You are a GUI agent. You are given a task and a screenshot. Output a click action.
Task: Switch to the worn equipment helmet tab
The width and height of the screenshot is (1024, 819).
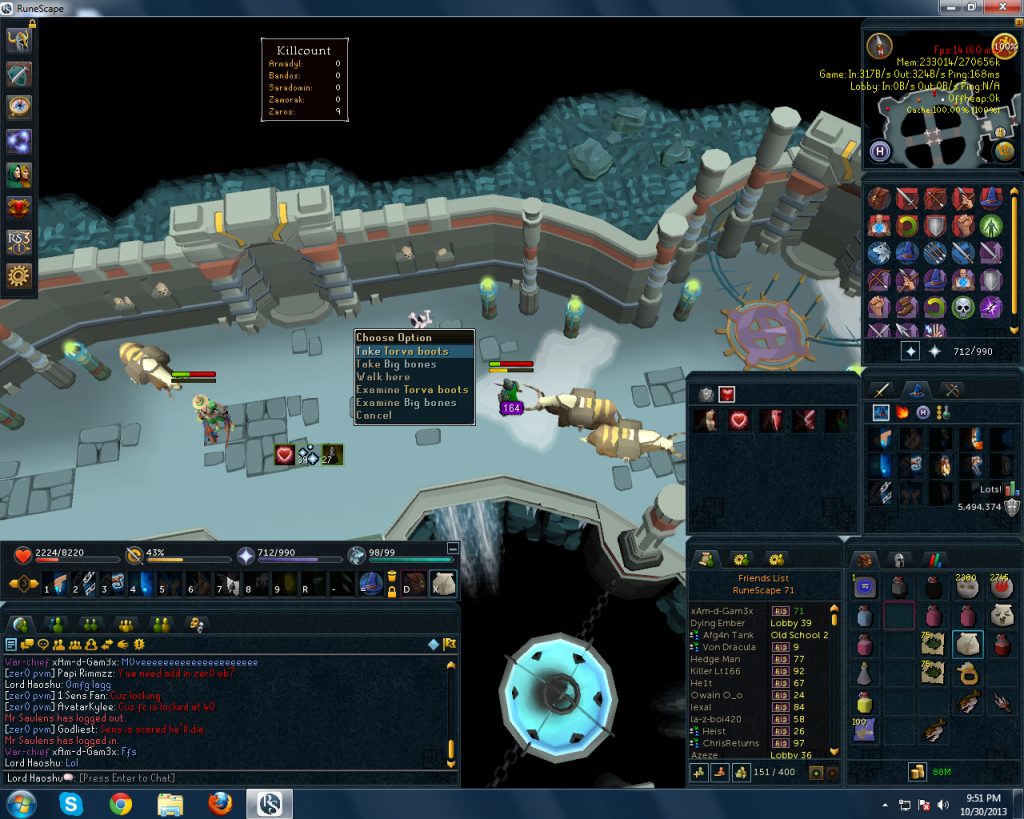click(x=900, y=559)
